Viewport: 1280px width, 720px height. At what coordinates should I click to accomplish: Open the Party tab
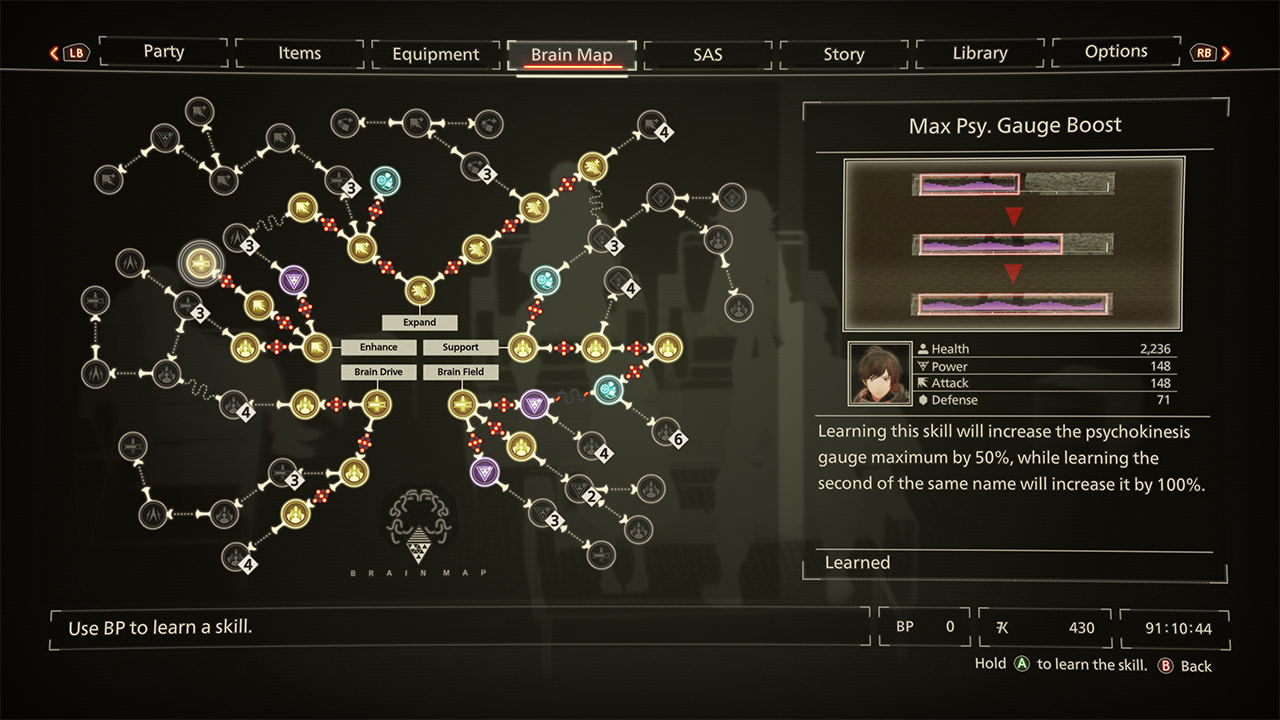pyautogui.click(x=163, y=52)
